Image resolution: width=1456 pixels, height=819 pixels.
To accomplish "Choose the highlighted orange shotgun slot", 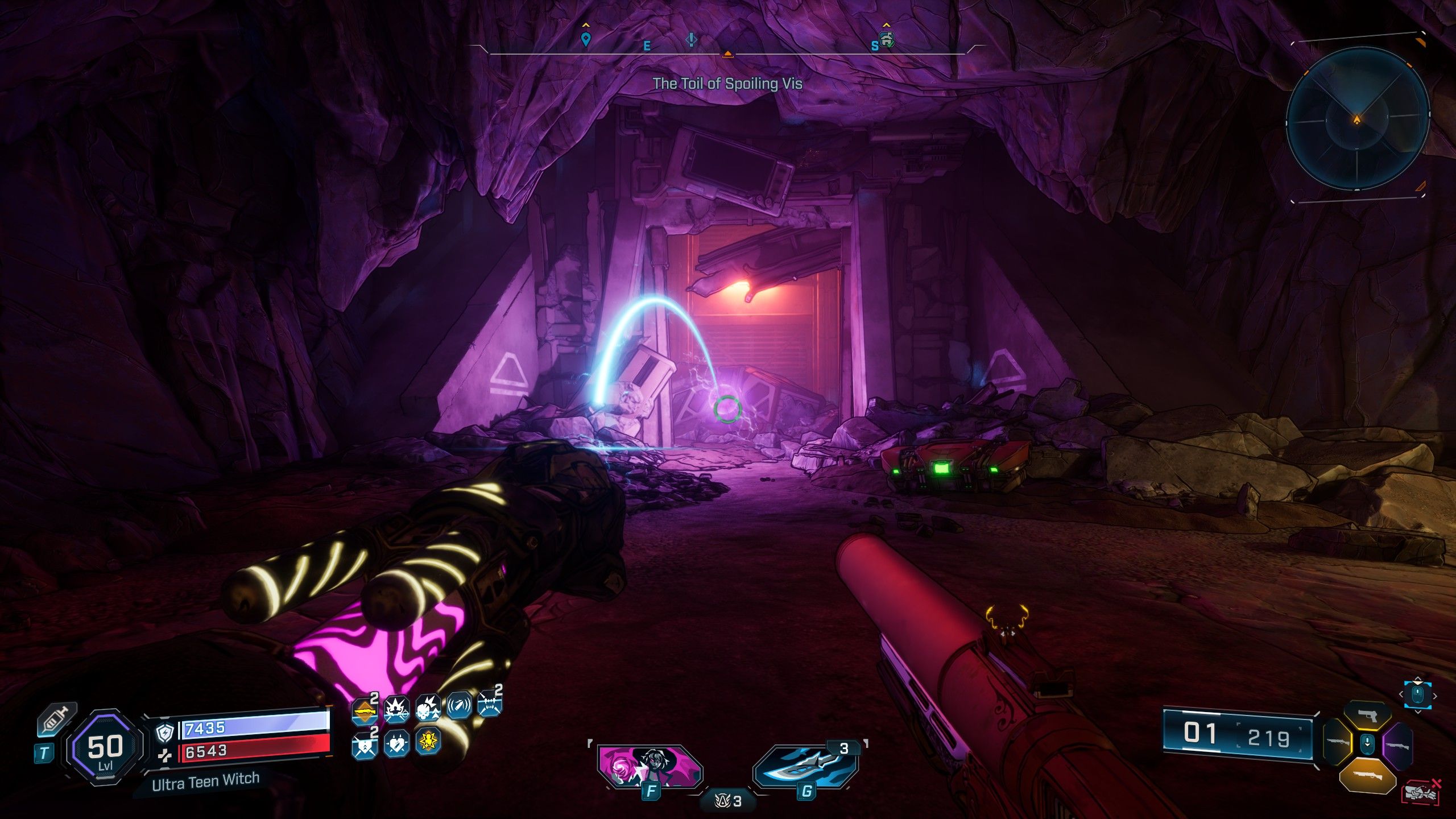I will [x=1367, y=776].
